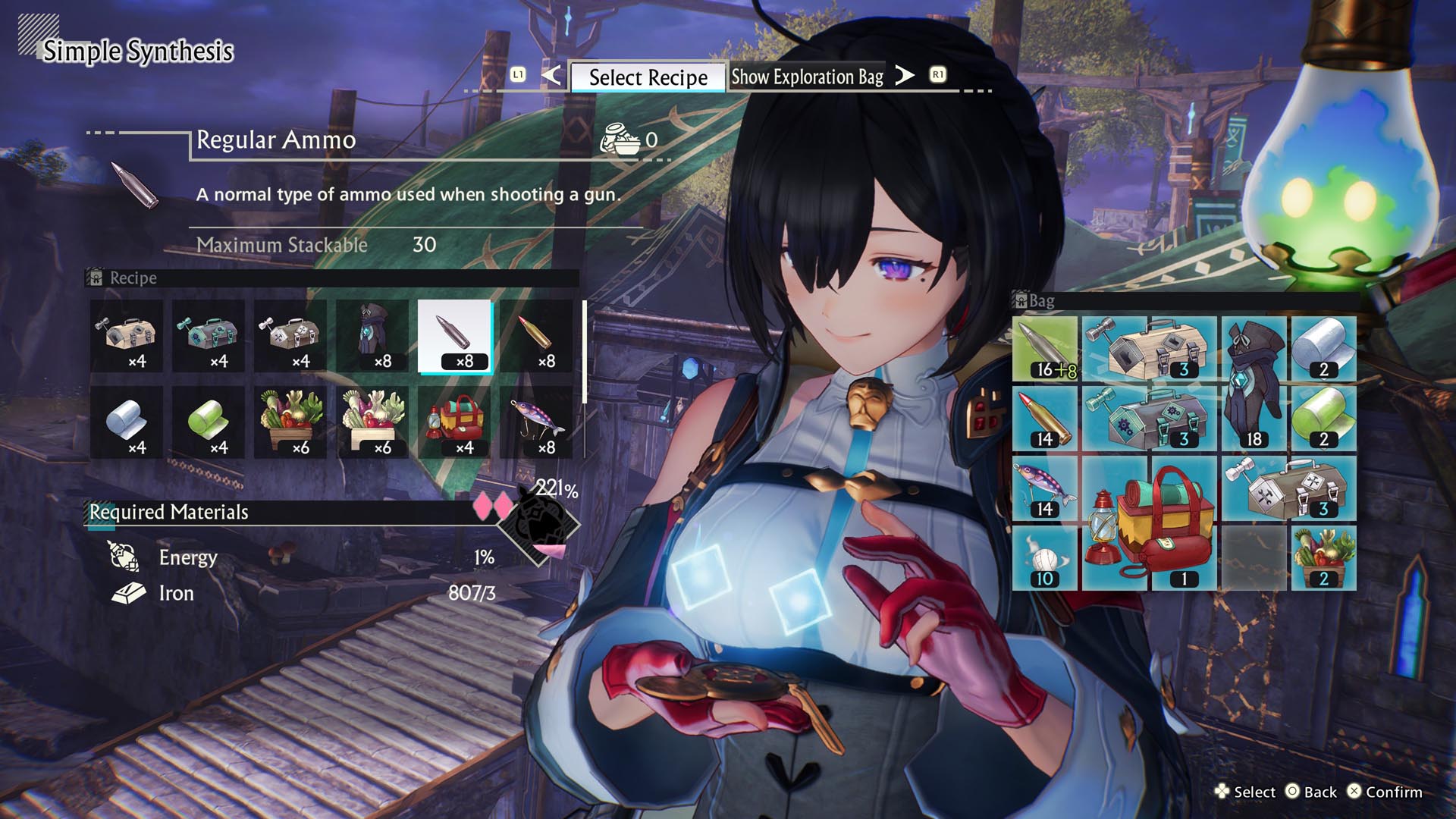1456x819 pixels.
Task: Open the Show Exploration Bag tab
Action: click(807, 77)
